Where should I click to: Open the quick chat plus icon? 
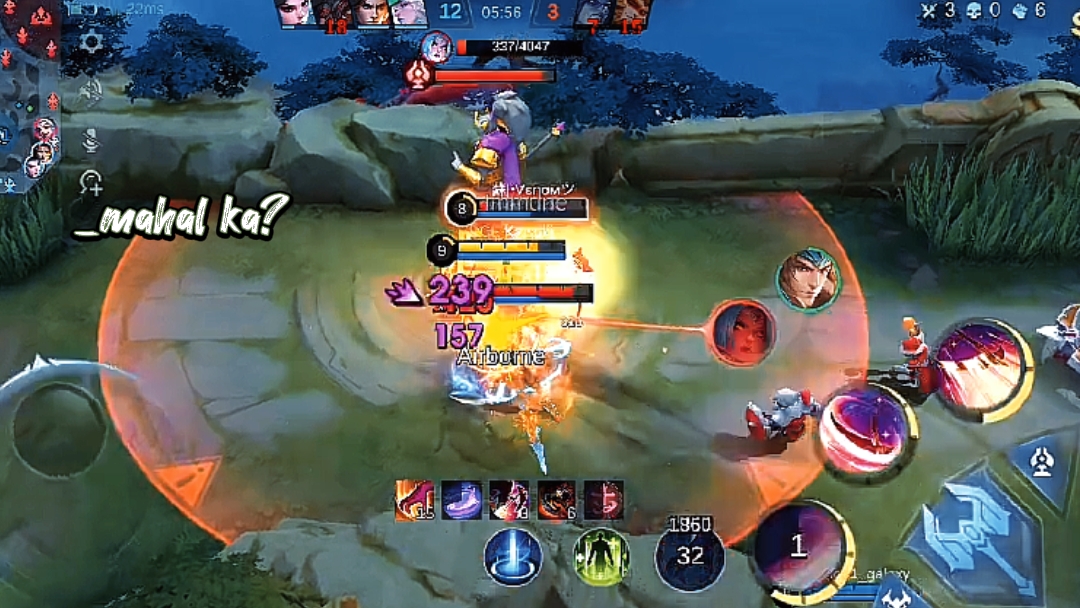pyautogui.click(x=91, y=183)
